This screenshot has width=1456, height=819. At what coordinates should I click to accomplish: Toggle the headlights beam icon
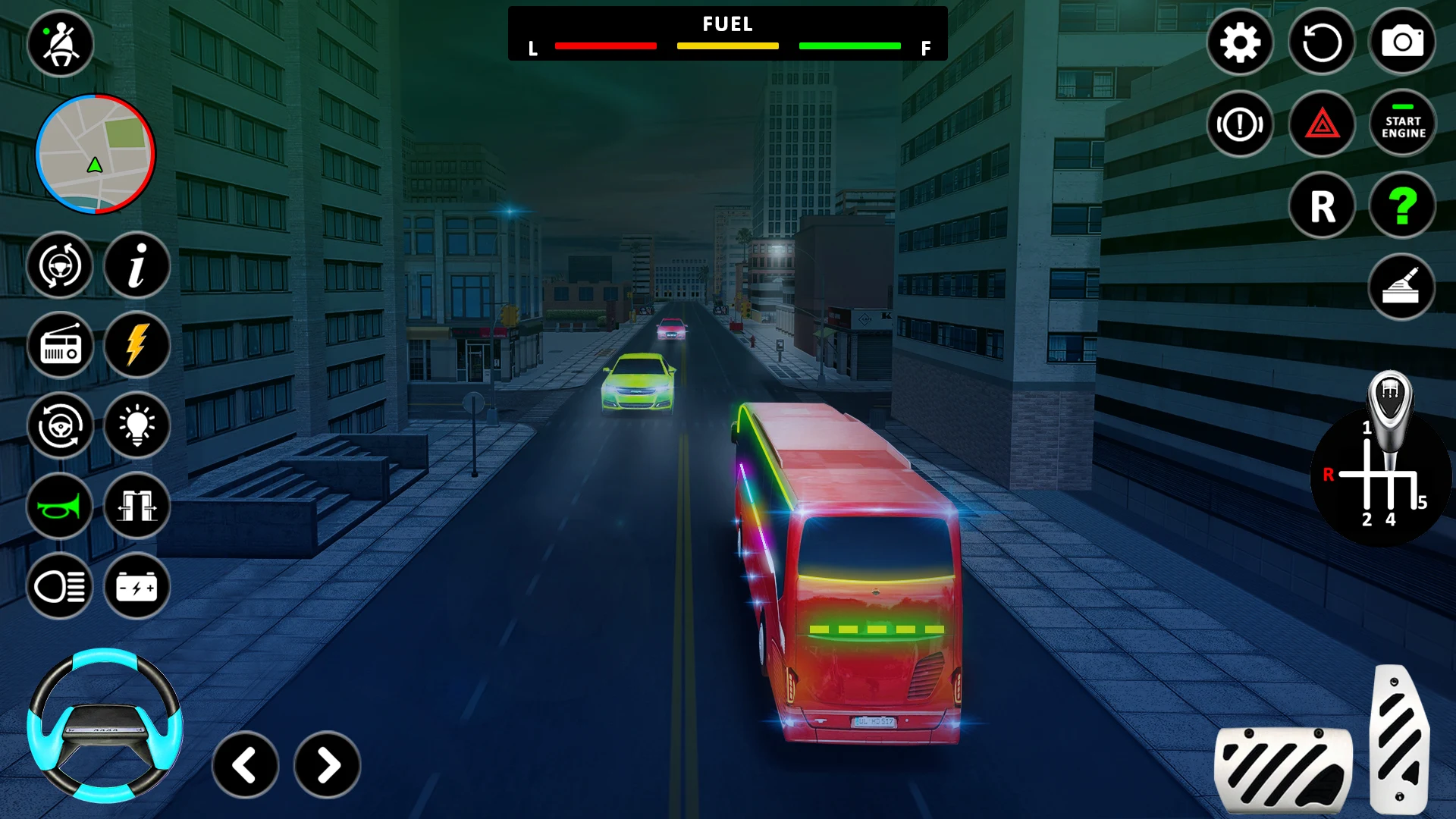point(61,587)
